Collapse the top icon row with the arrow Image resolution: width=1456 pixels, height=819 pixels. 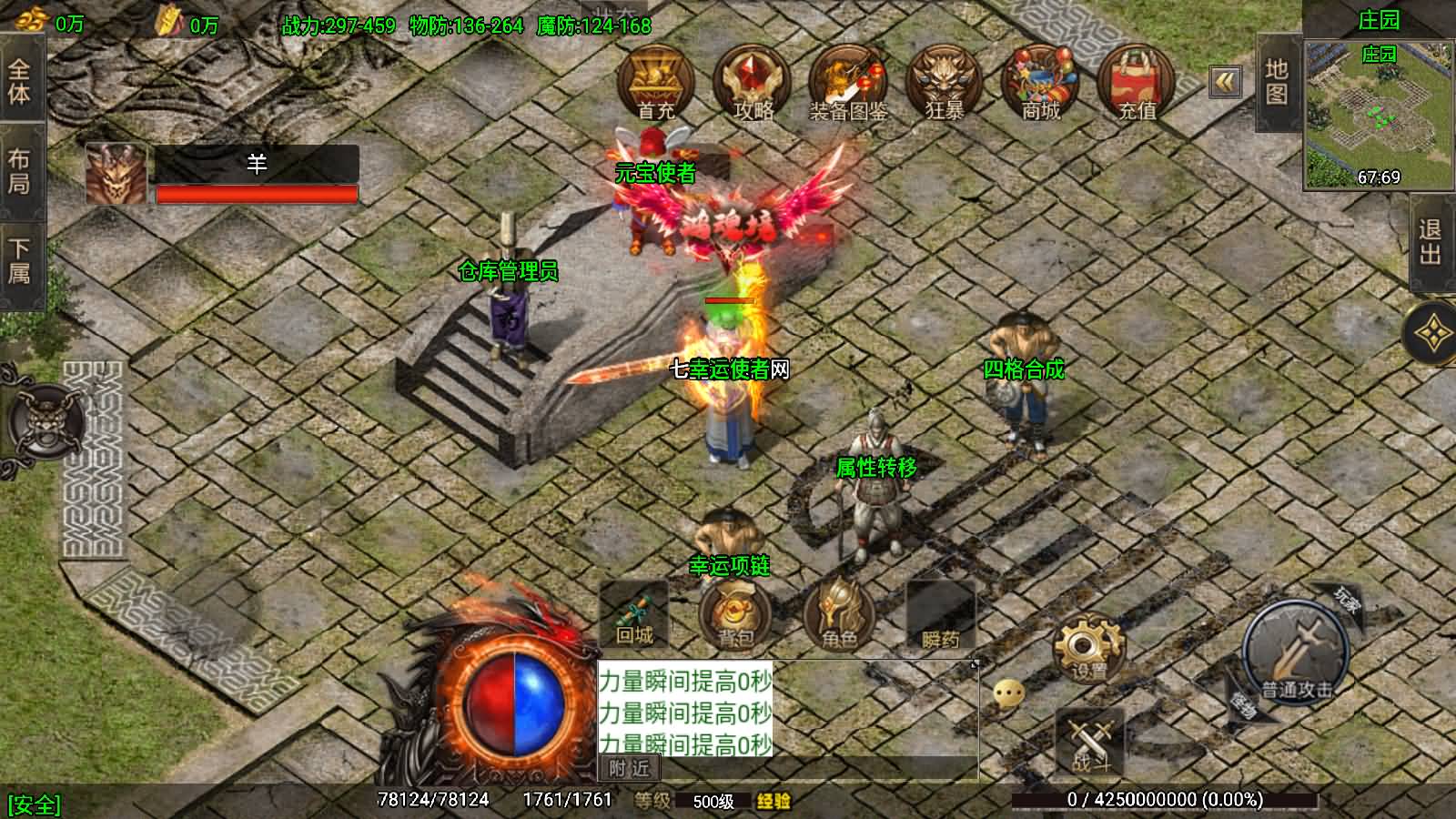(x=1226, y=82)
